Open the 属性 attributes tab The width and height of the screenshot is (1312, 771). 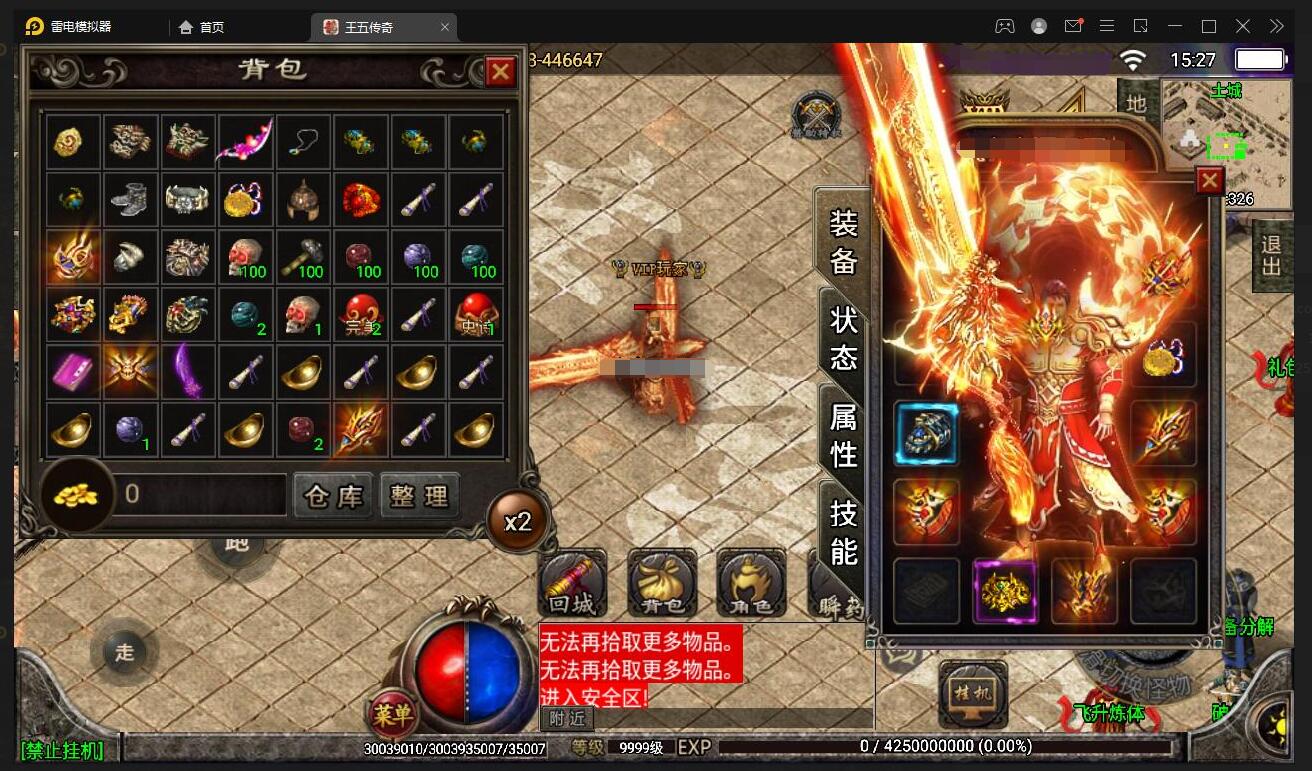843,434
